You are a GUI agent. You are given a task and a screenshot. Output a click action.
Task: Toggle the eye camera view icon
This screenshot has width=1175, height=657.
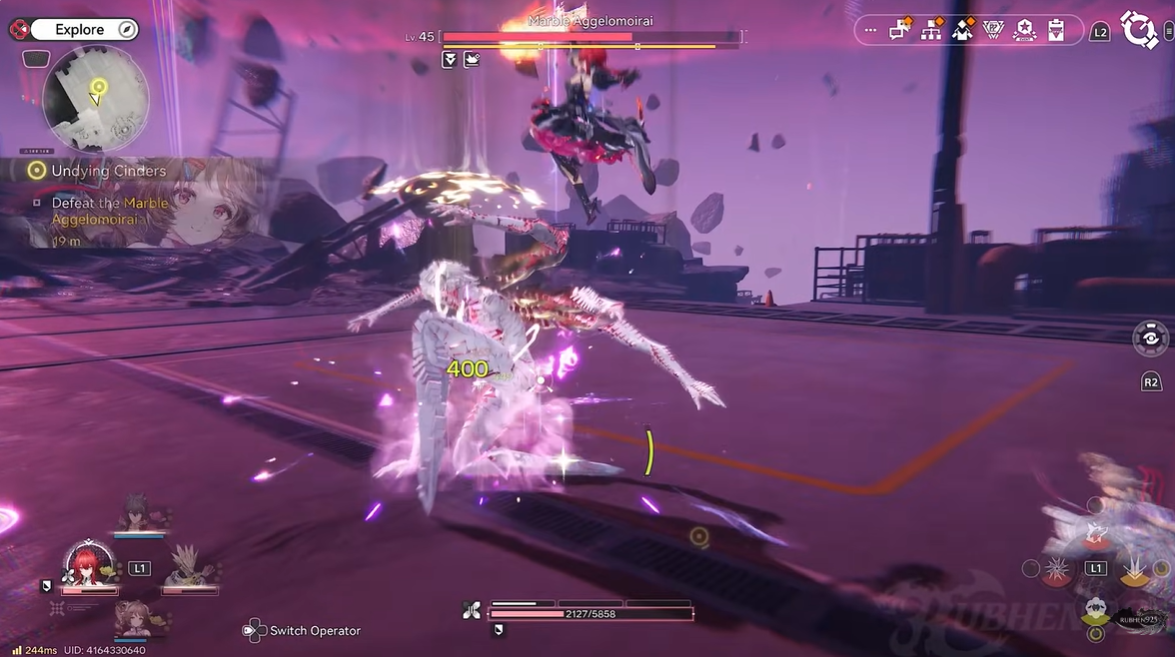click(x=1150, y=338)
